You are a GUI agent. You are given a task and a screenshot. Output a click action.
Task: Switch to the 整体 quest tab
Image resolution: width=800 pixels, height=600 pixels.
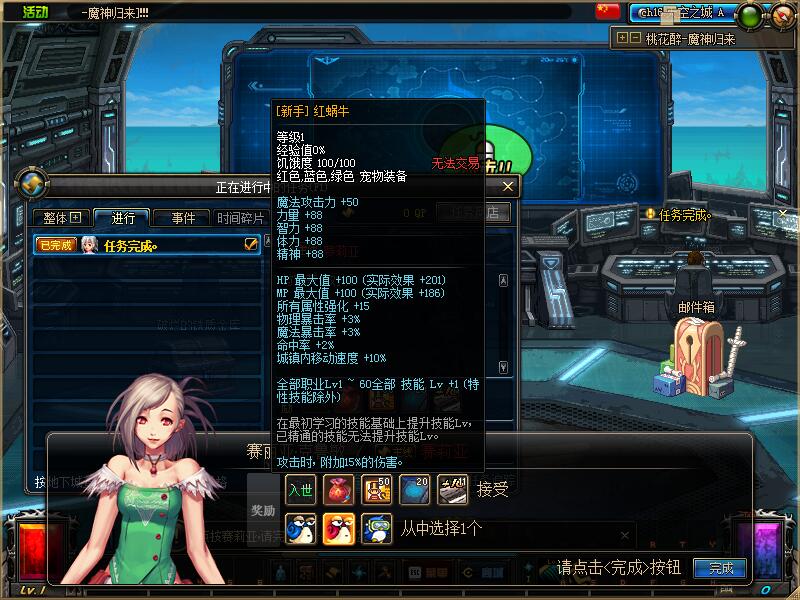pyautogui.click(x=61, y=218)
